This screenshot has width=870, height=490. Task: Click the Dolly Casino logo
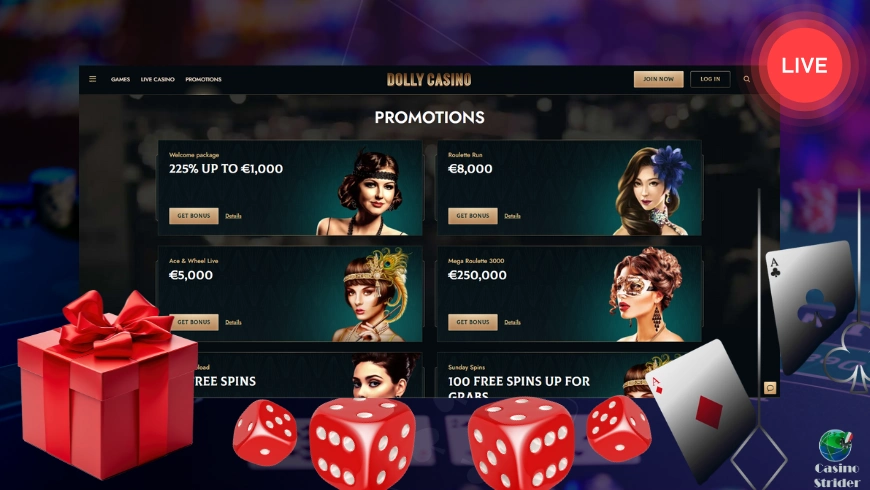[429, 79]
